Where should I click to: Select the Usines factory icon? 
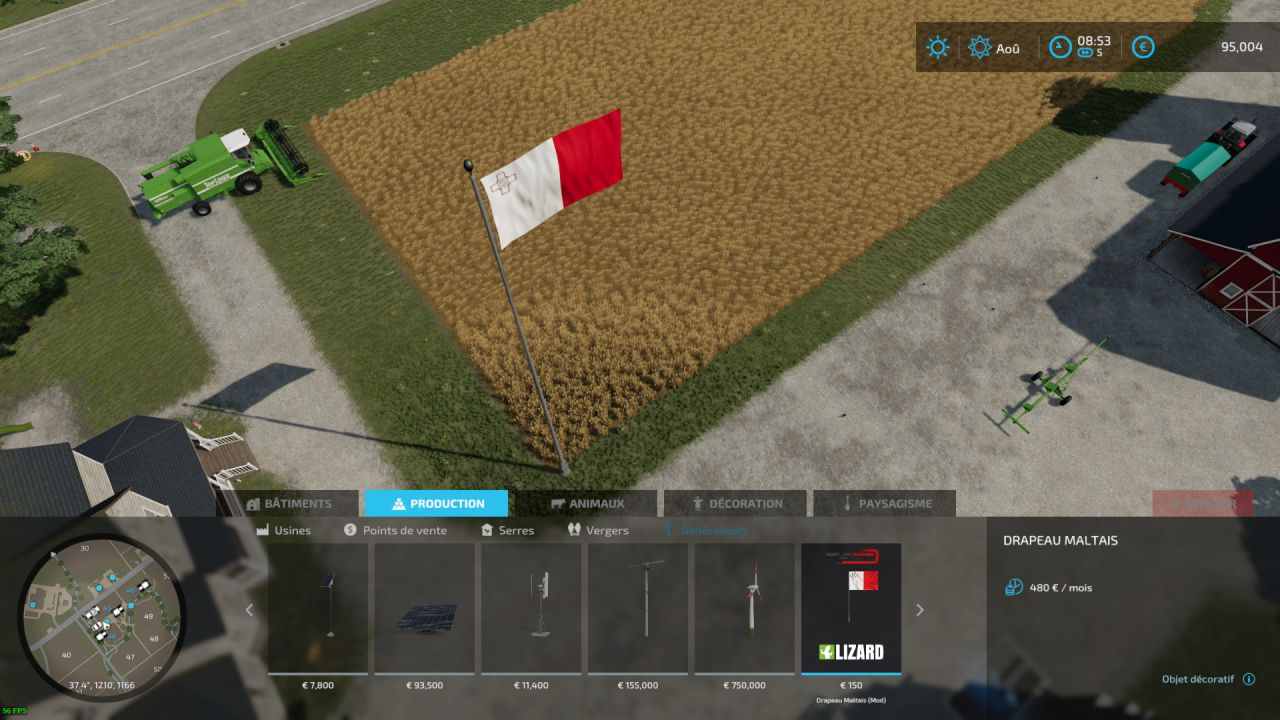(265, 531)
